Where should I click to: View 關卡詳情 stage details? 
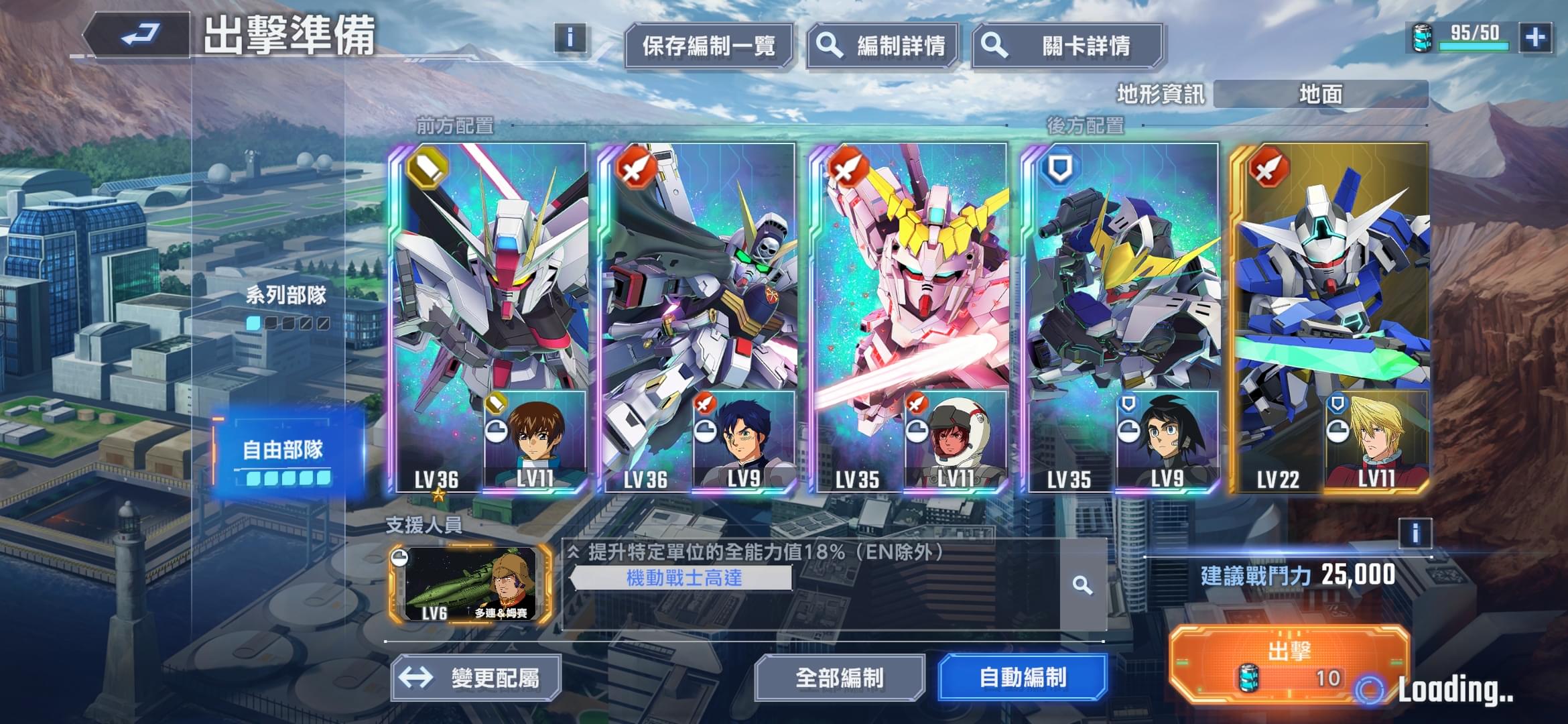click(1067, 46)
